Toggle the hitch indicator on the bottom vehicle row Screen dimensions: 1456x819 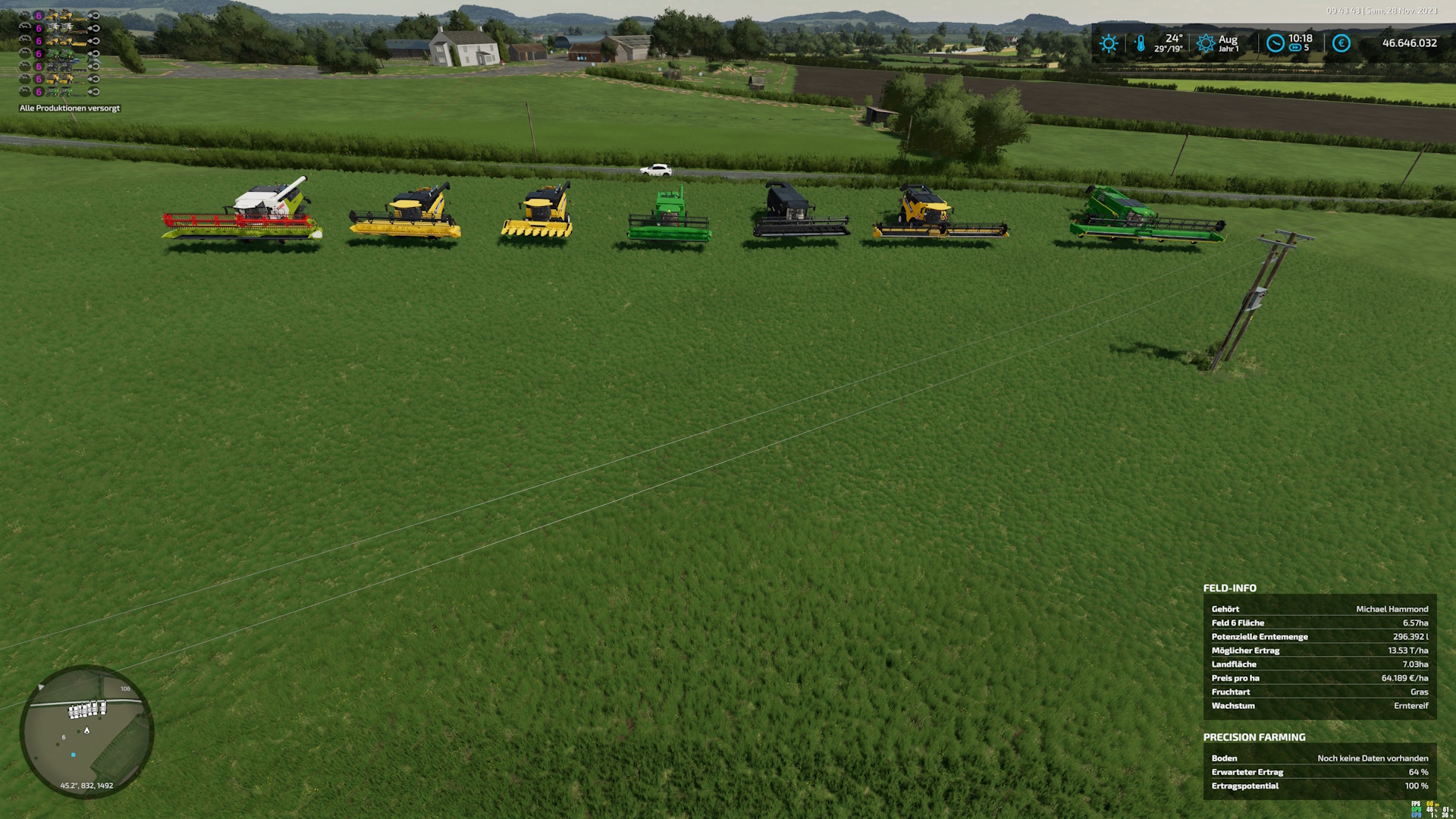tap(94, 91)
